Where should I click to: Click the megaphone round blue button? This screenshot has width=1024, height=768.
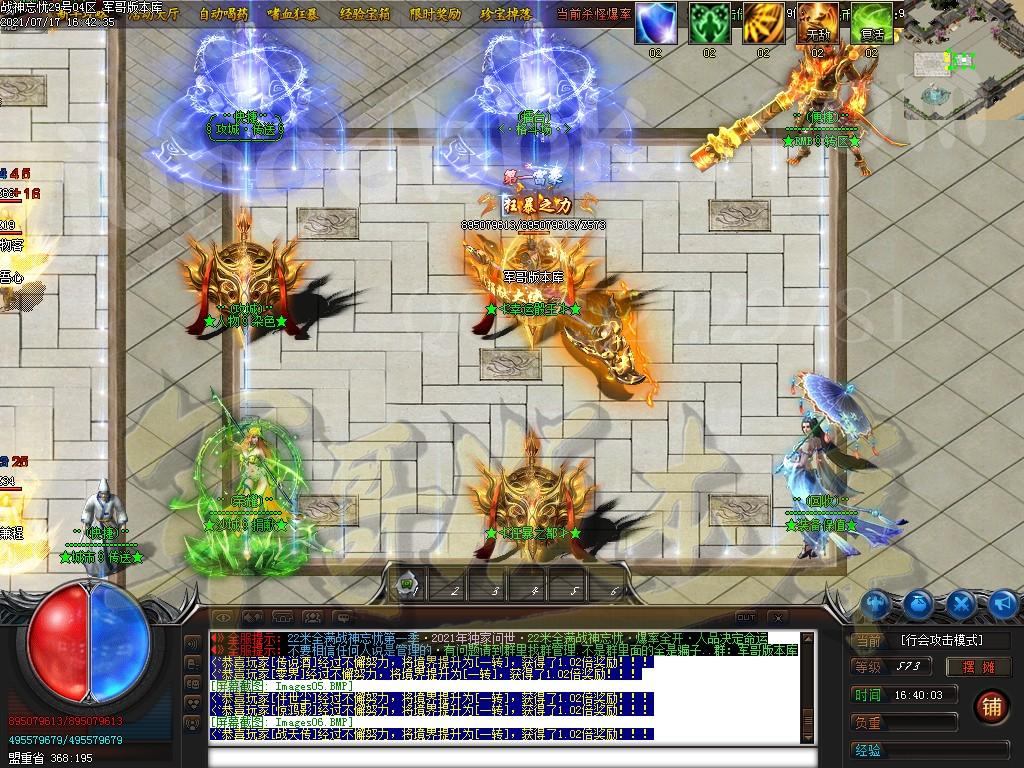click(1003, 603)
